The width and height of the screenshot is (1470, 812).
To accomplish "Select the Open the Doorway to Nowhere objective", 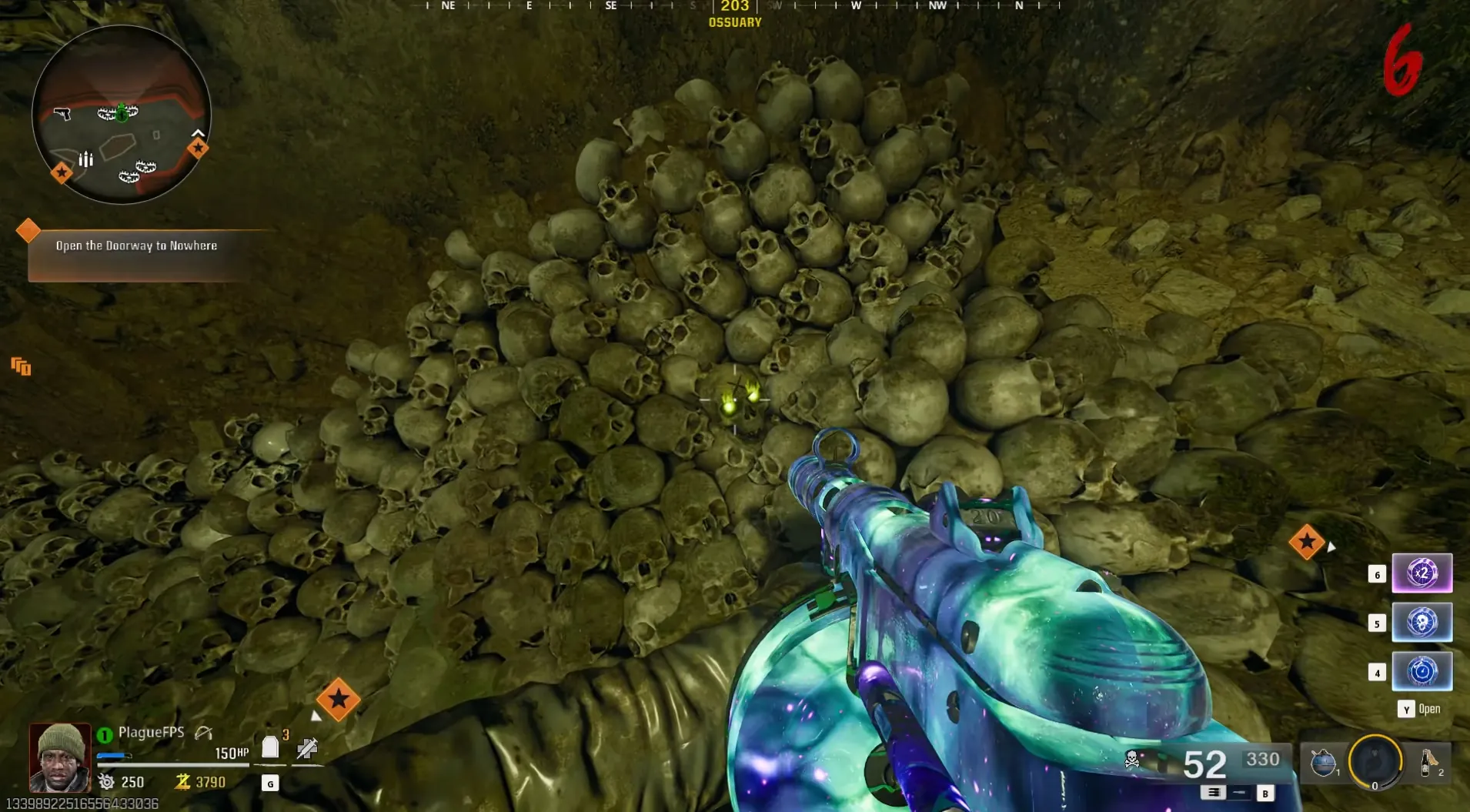I will (136, 246).
